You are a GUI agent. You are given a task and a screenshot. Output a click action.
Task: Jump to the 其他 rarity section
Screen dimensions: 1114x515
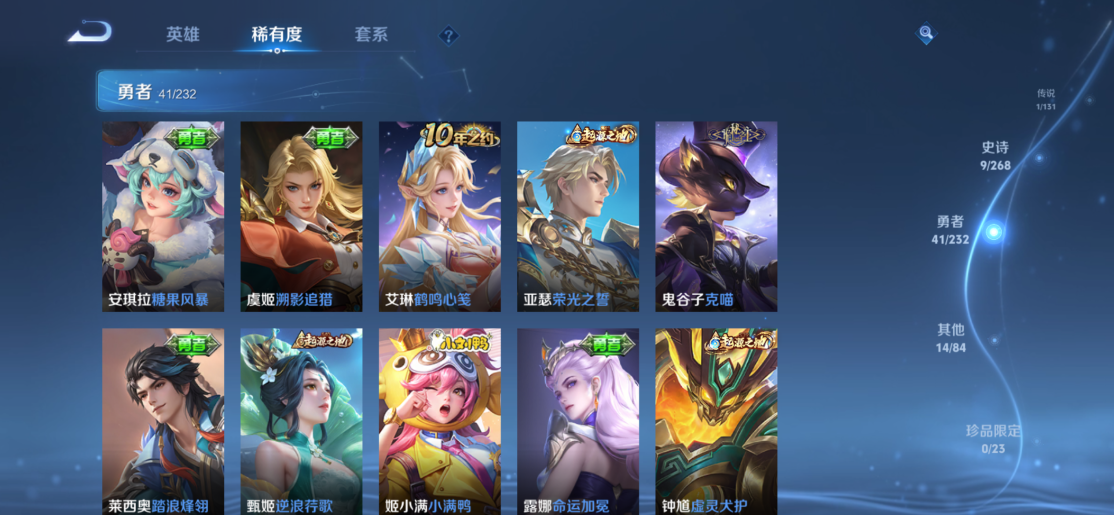coord(951,338)
